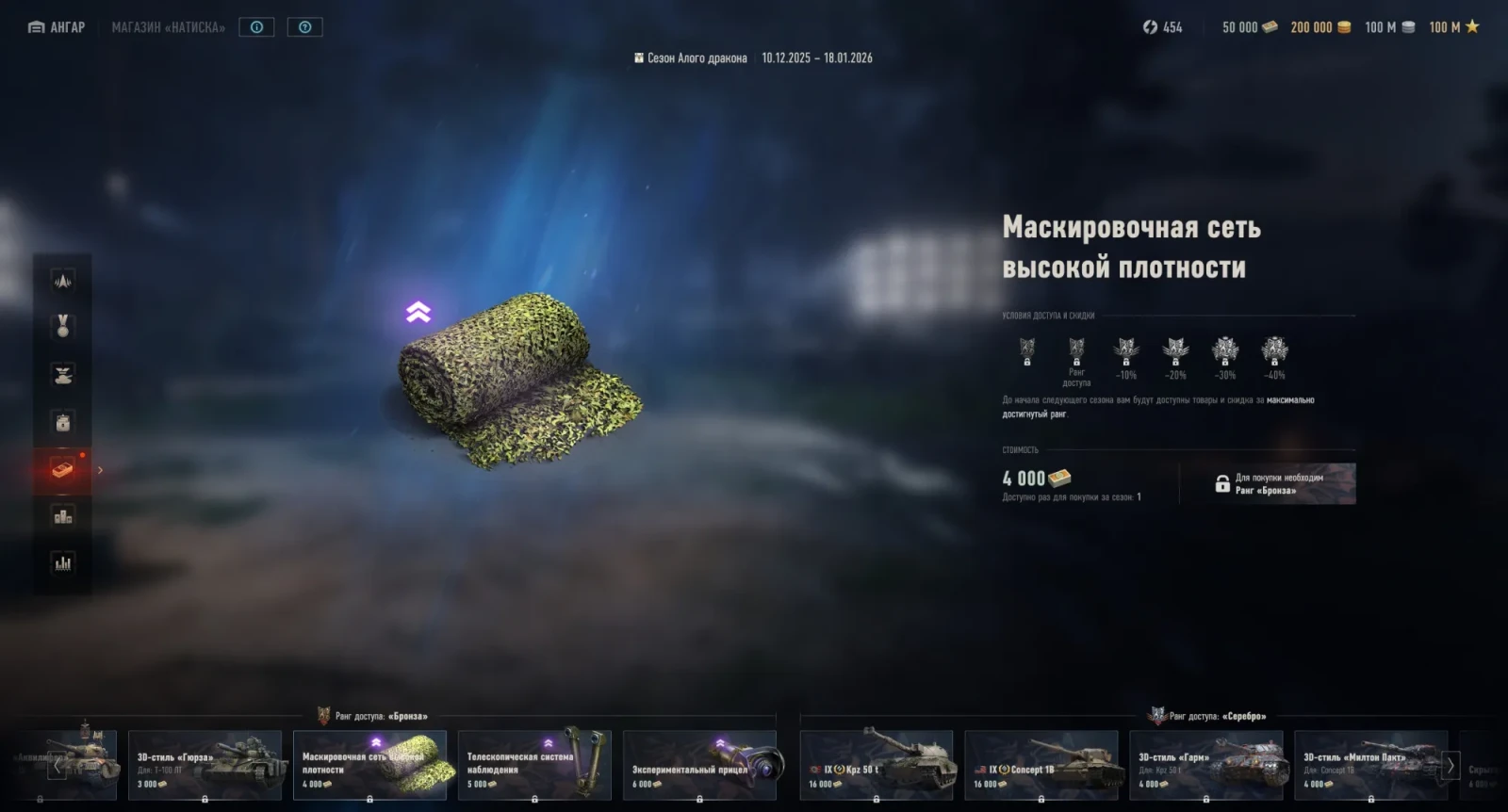Open the podium leaderboard sidebar tab

(x=63, y=516)
